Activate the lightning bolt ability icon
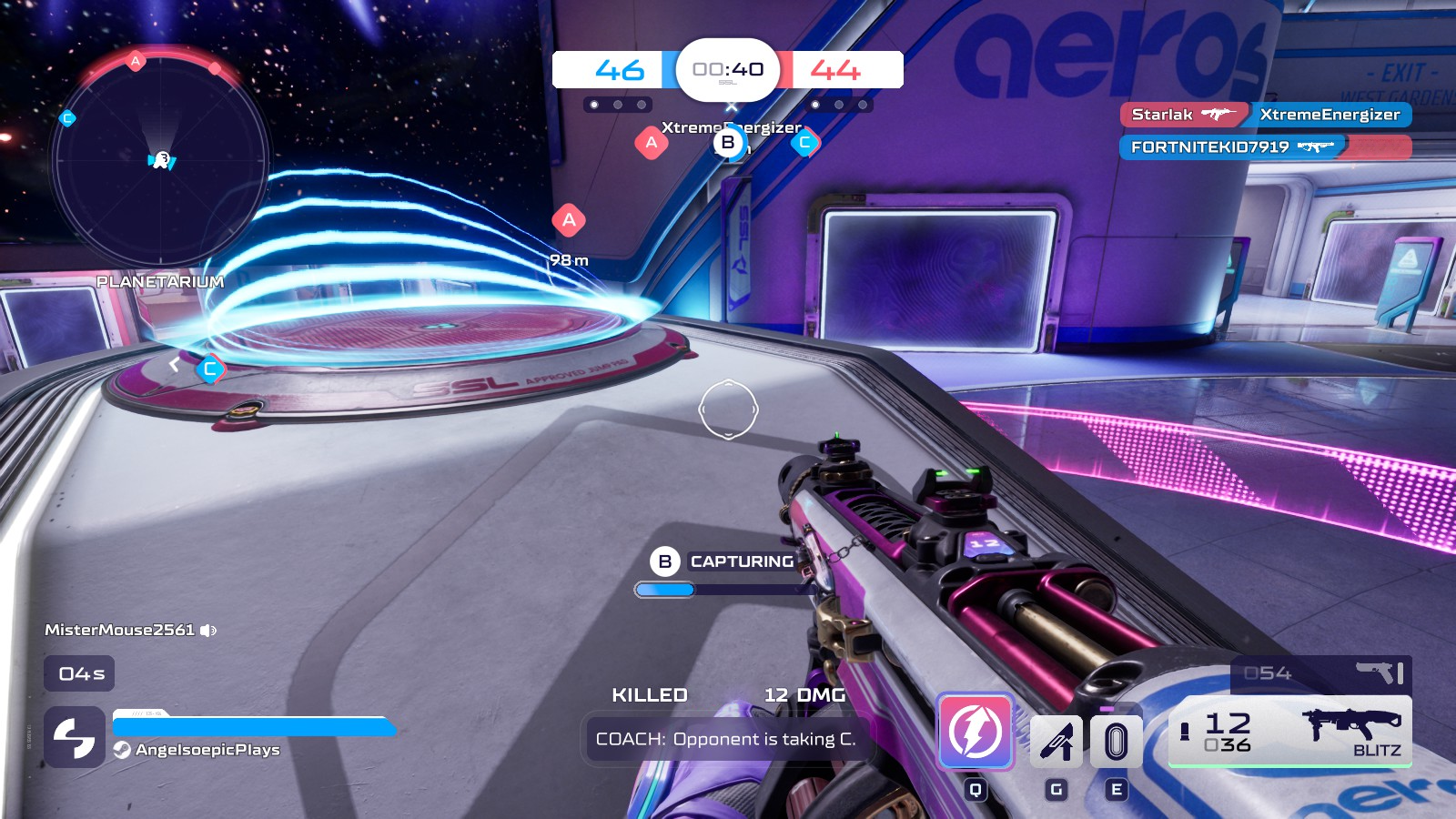The height and width of the screenshot is (819, 1456). tap(976, 732)
